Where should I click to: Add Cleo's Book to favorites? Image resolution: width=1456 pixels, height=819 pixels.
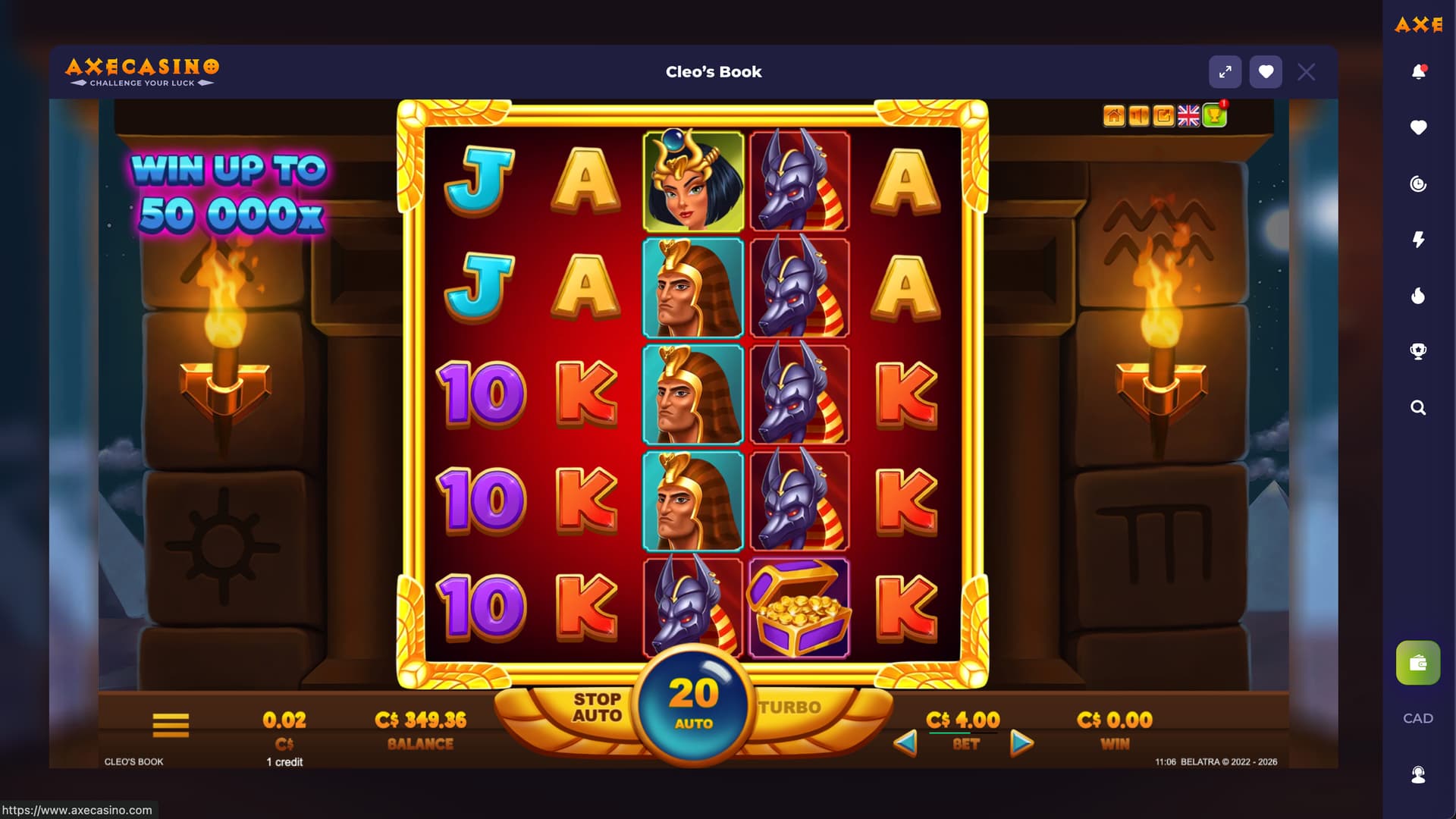tap(1266, 72)
